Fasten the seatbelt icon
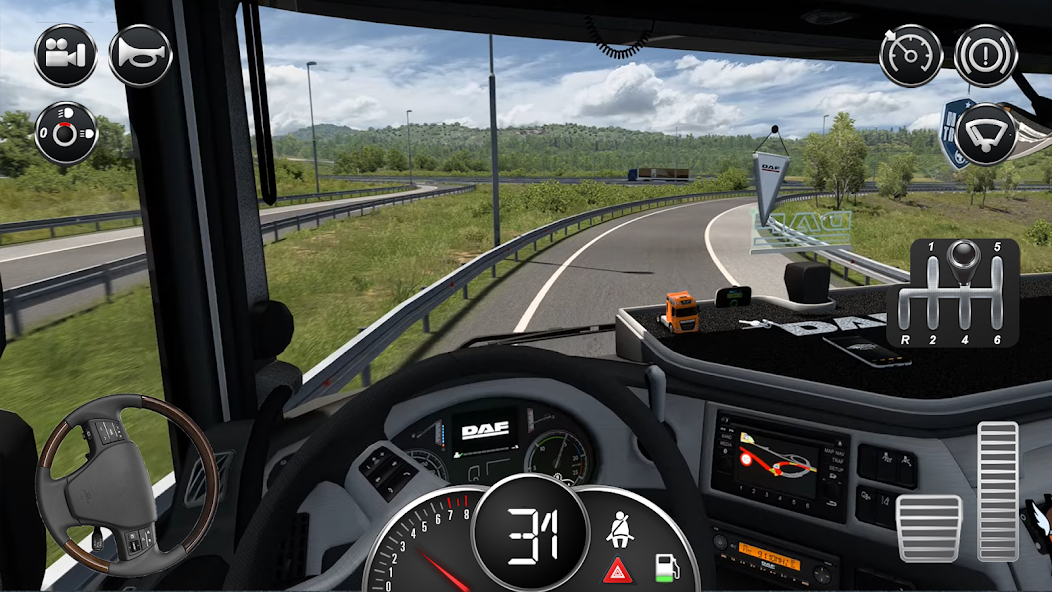1052x592 pixels. (620, 526)
